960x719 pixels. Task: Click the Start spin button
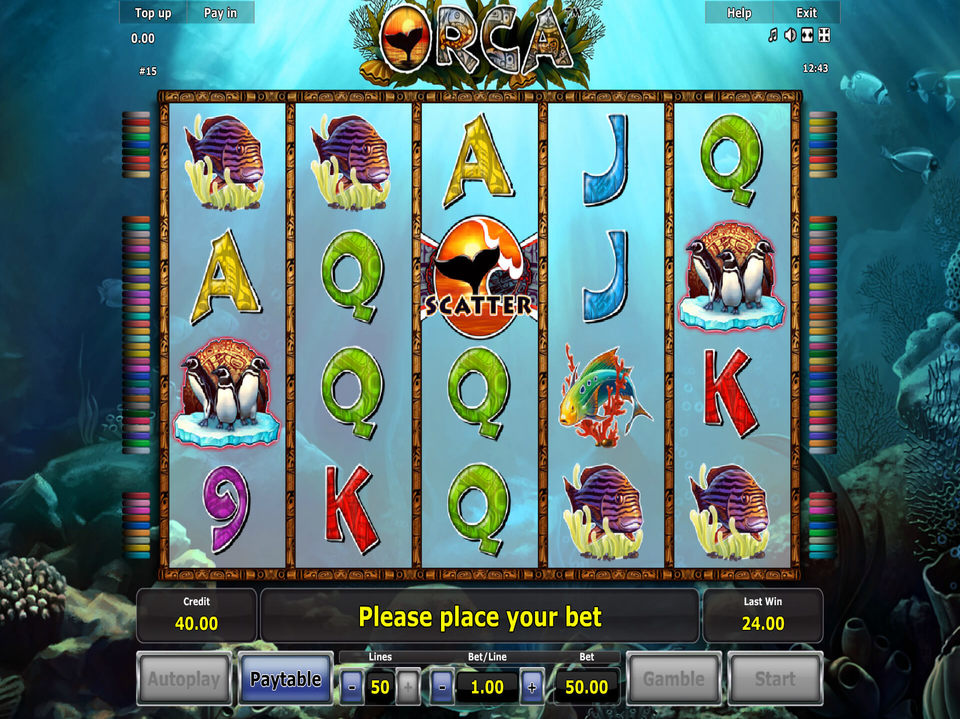coord(774,680)
